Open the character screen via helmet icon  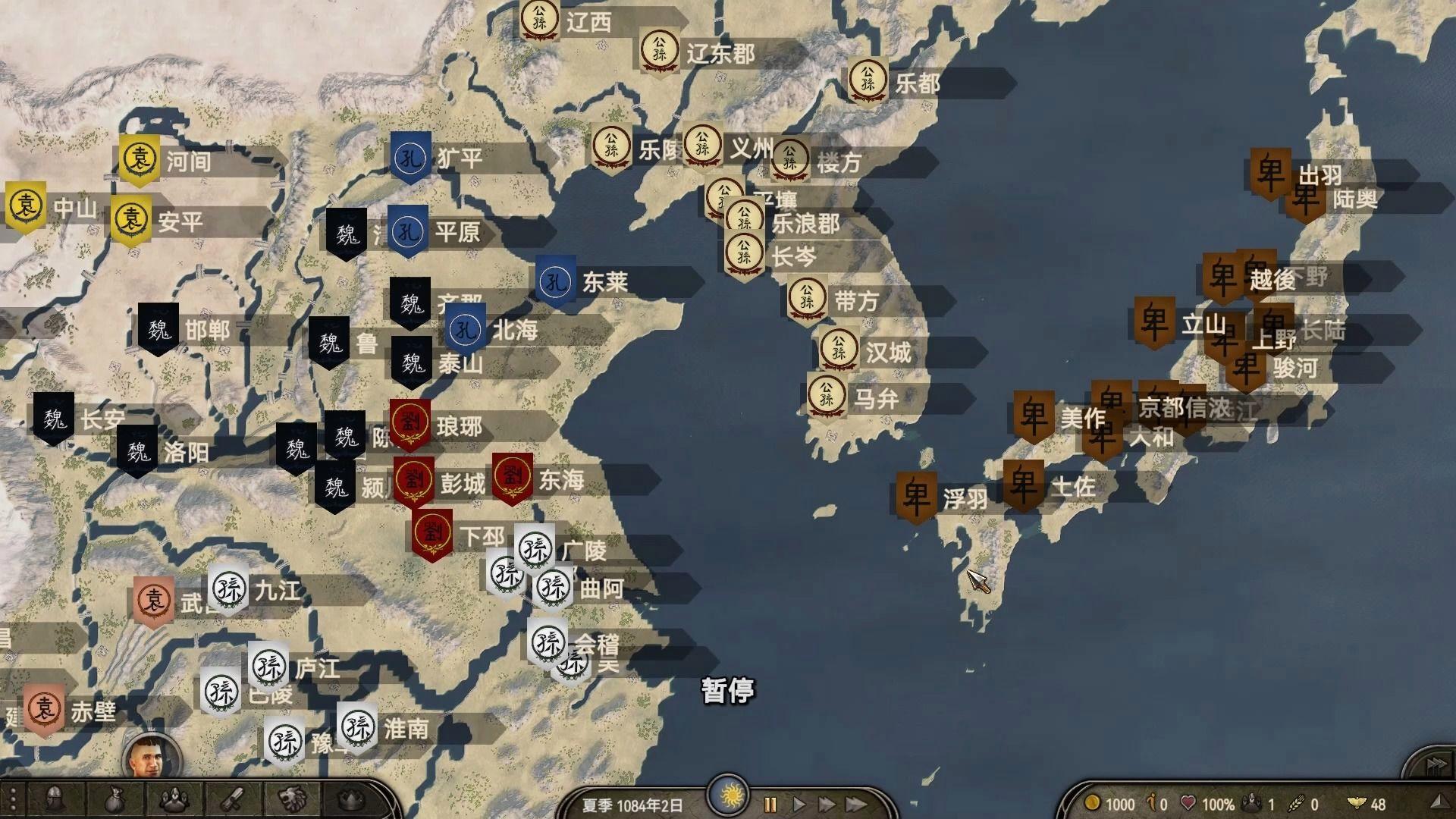54,798
